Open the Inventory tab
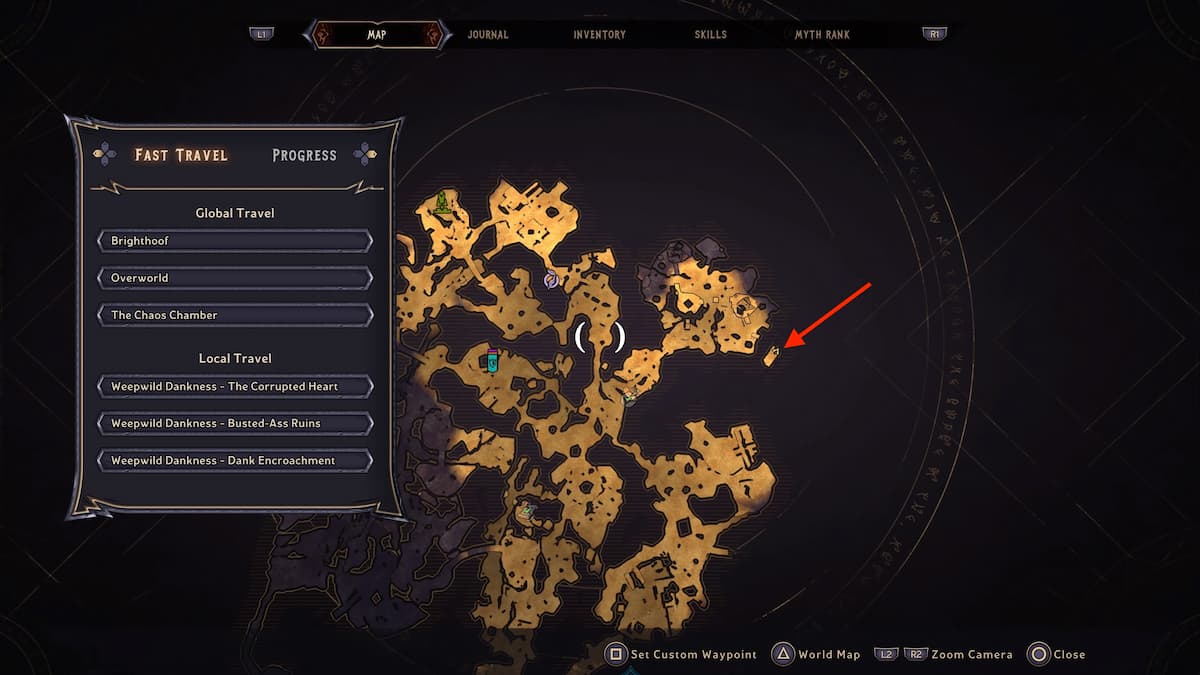The image size is (1200, 675). [x=599, y=34]
